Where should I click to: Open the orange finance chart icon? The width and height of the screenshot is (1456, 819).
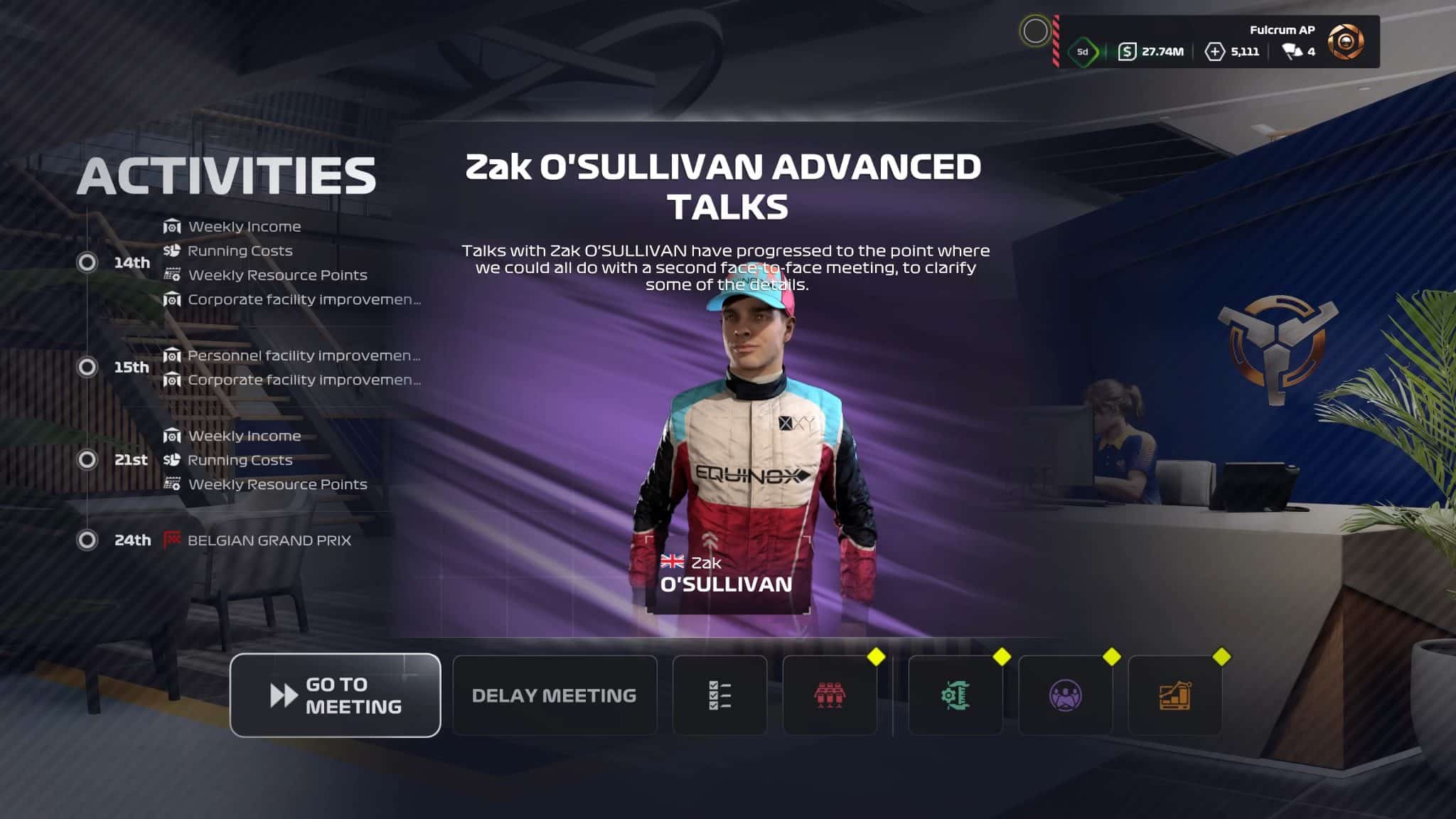tap(1174, 695)
